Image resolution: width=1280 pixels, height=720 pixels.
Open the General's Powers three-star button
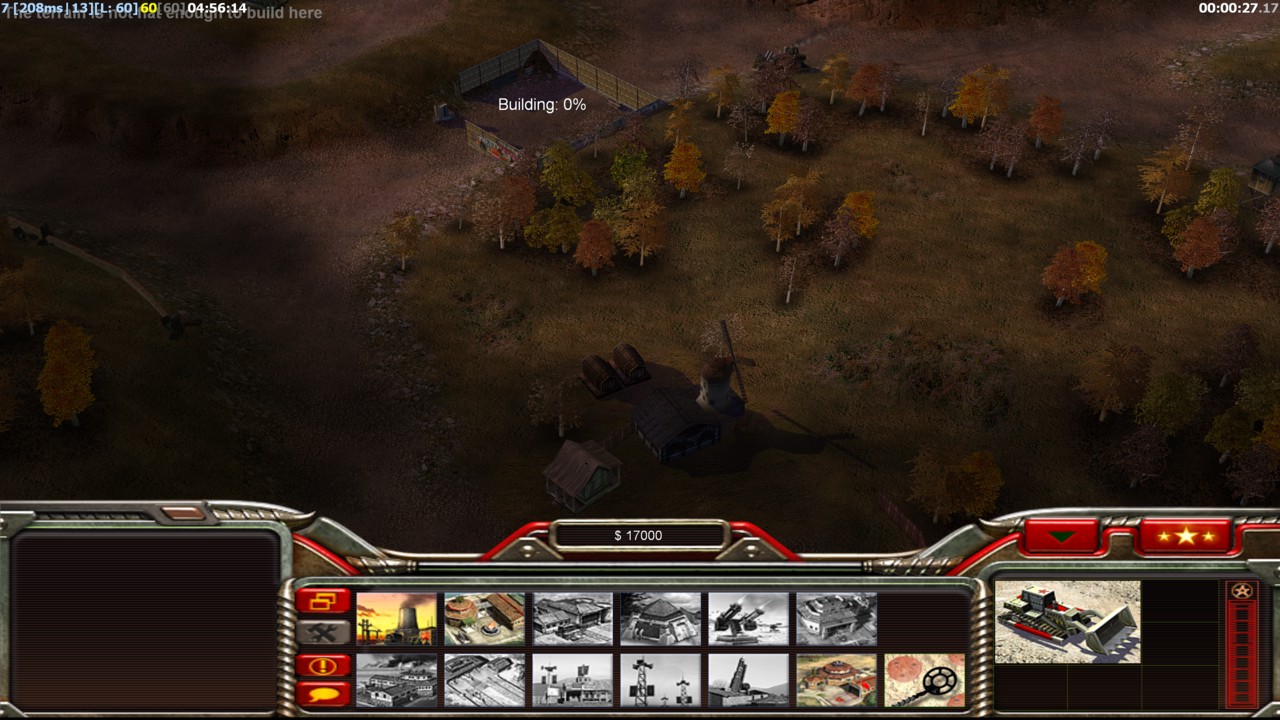coord(1185,537)
